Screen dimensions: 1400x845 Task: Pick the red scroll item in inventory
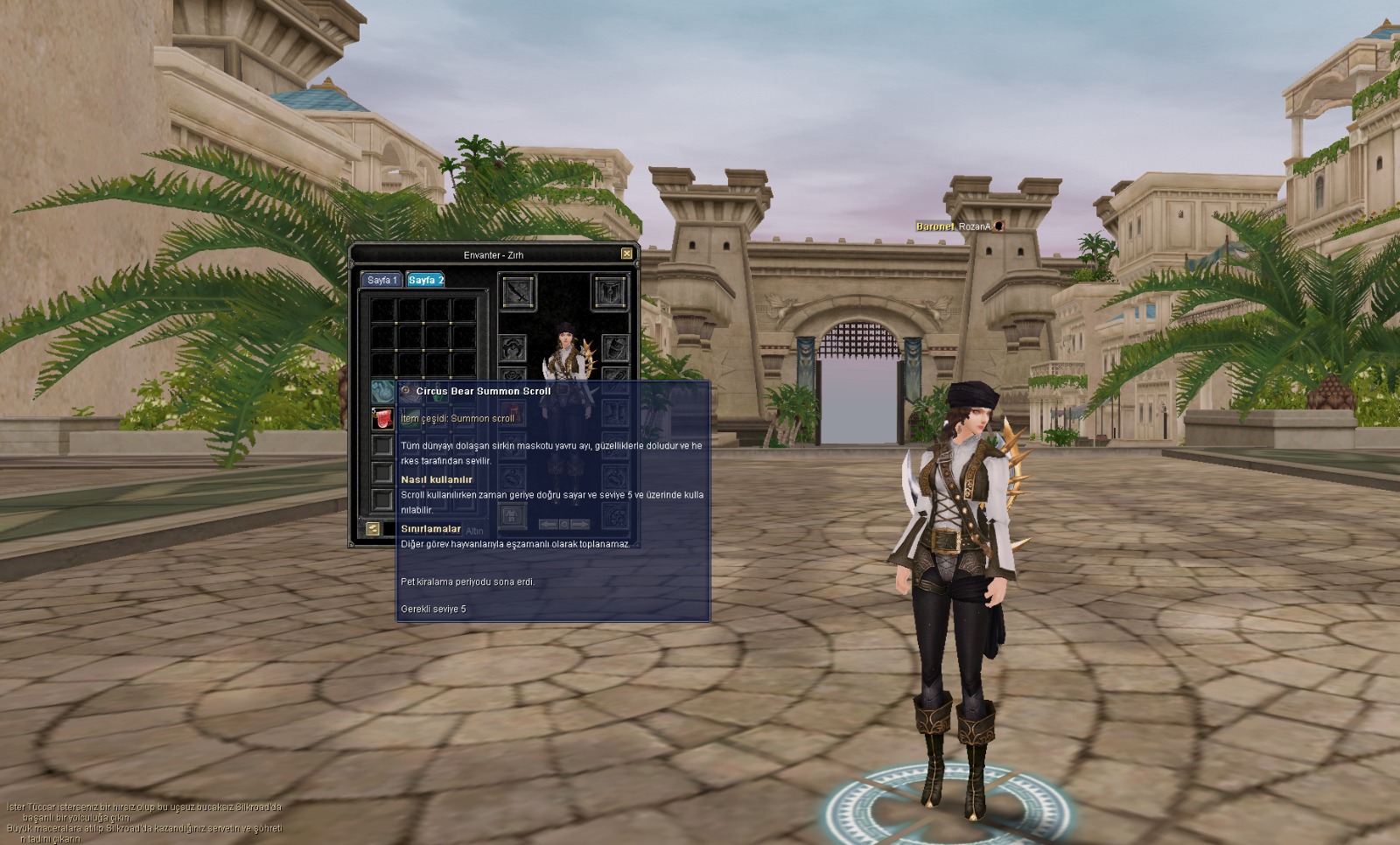click(382, 418)
